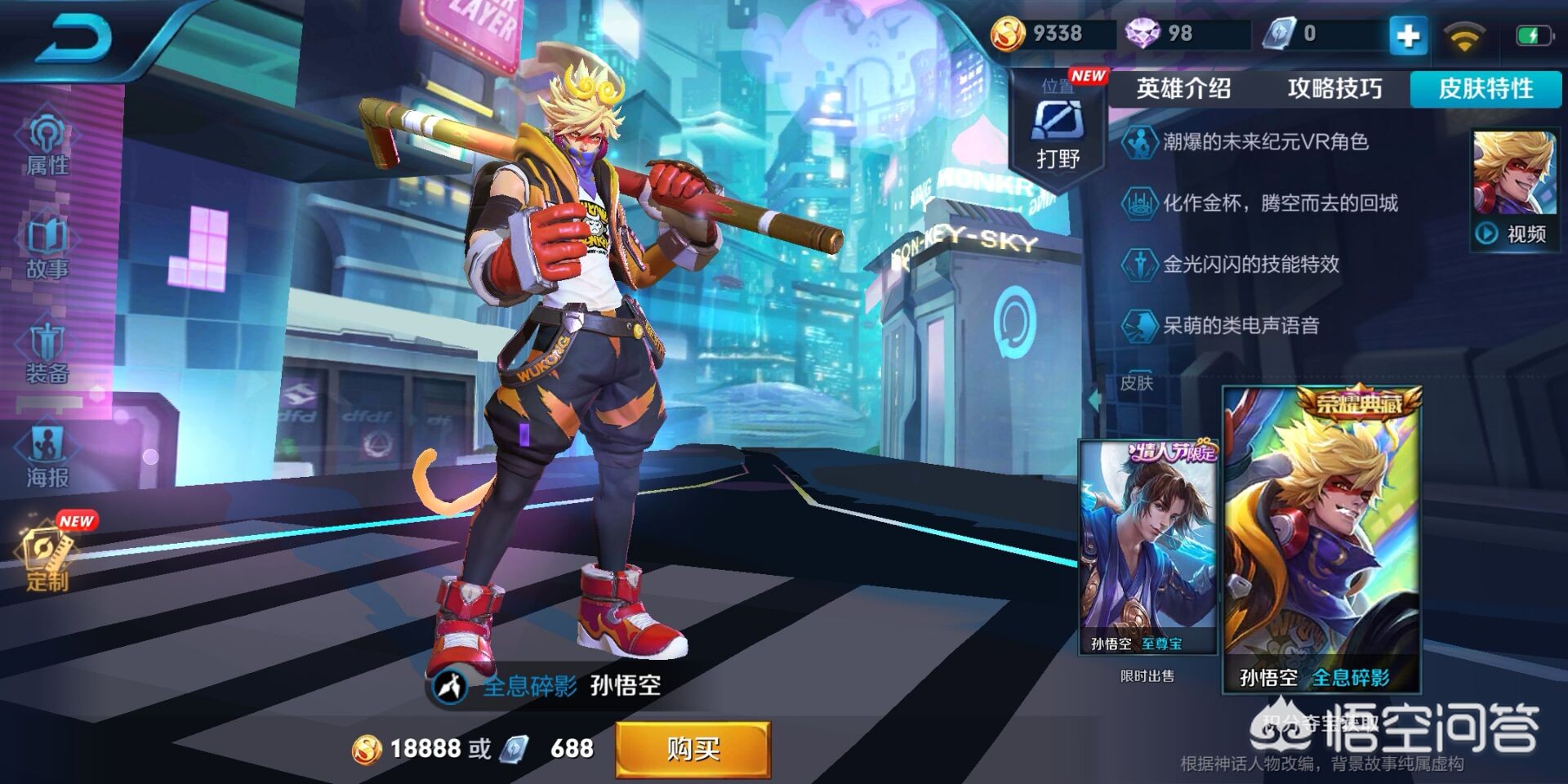Go back using the return arrow
The height and width of the screenshot is (784, 1568).
tap(73, 39)
